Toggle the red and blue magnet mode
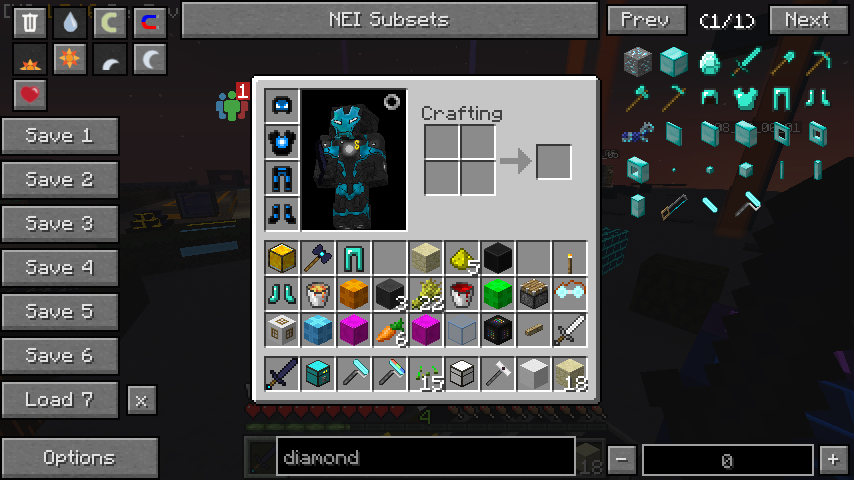The image size is (854, 480). pos(150,23)
